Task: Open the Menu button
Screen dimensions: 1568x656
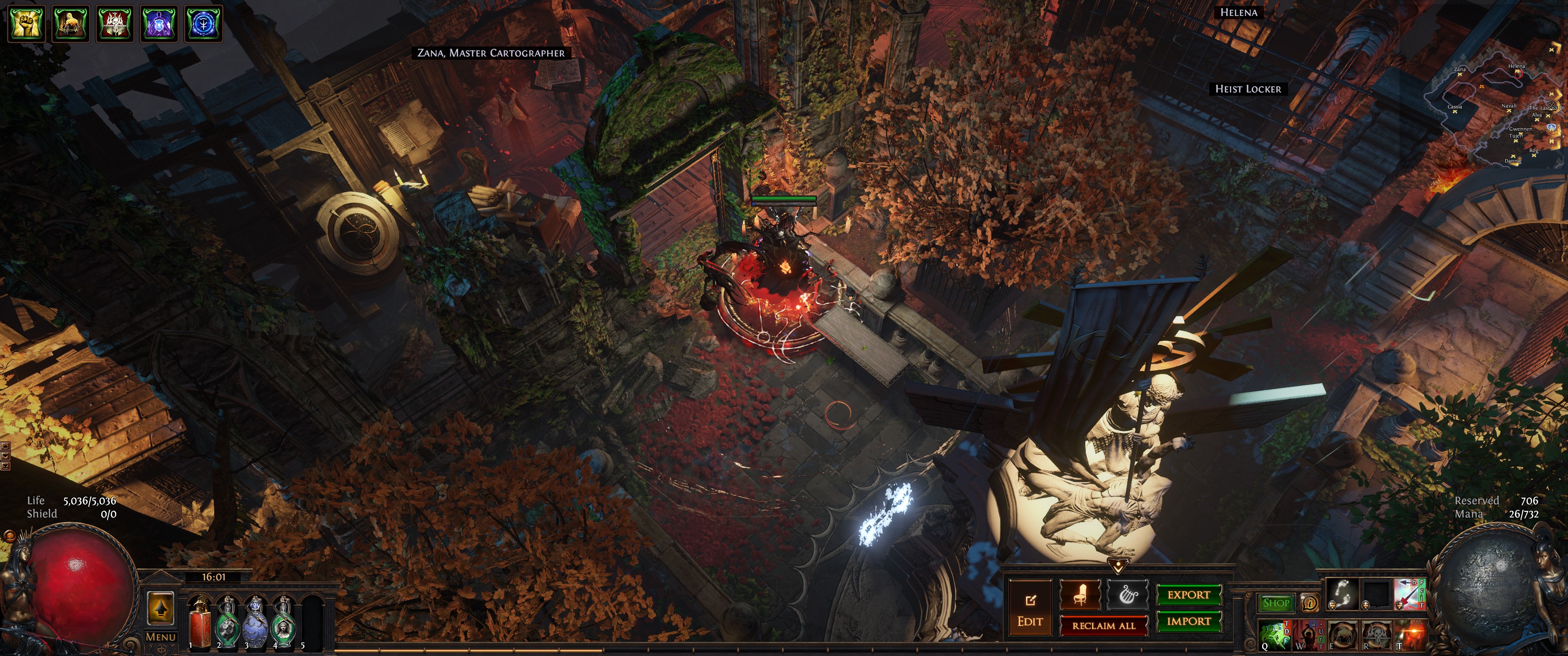Action: point(161,637)
